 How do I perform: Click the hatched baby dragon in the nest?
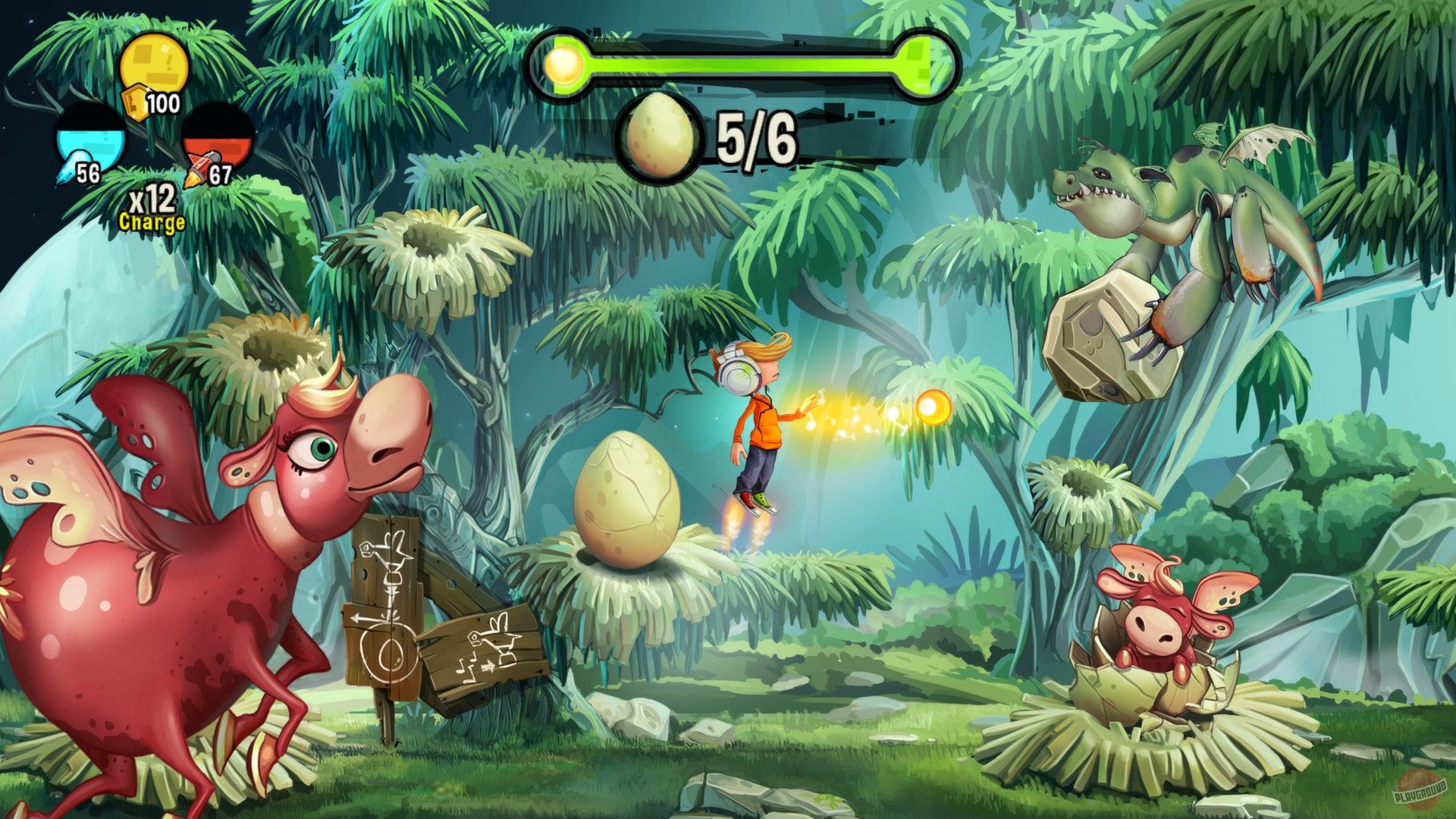pos(1160,622)
